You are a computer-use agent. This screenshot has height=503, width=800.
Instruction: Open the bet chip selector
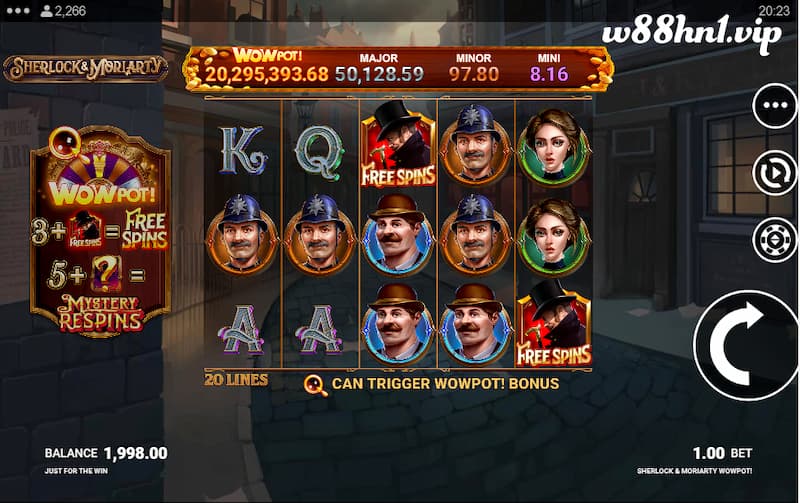click(x=774, y=240)
